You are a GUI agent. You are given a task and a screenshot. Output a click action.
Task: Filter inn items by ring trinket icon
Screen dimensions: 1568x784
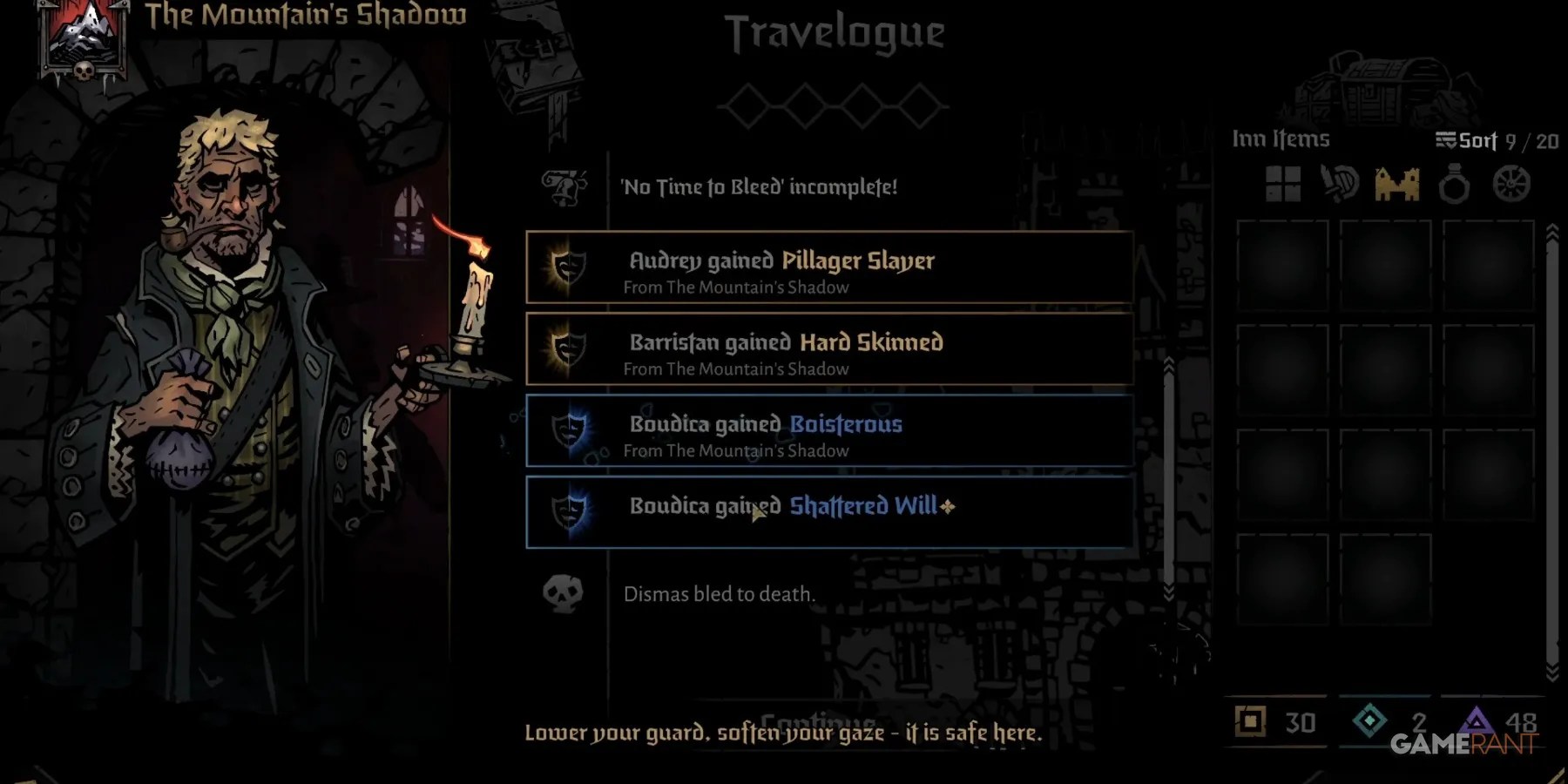[x=1454, y=185]
